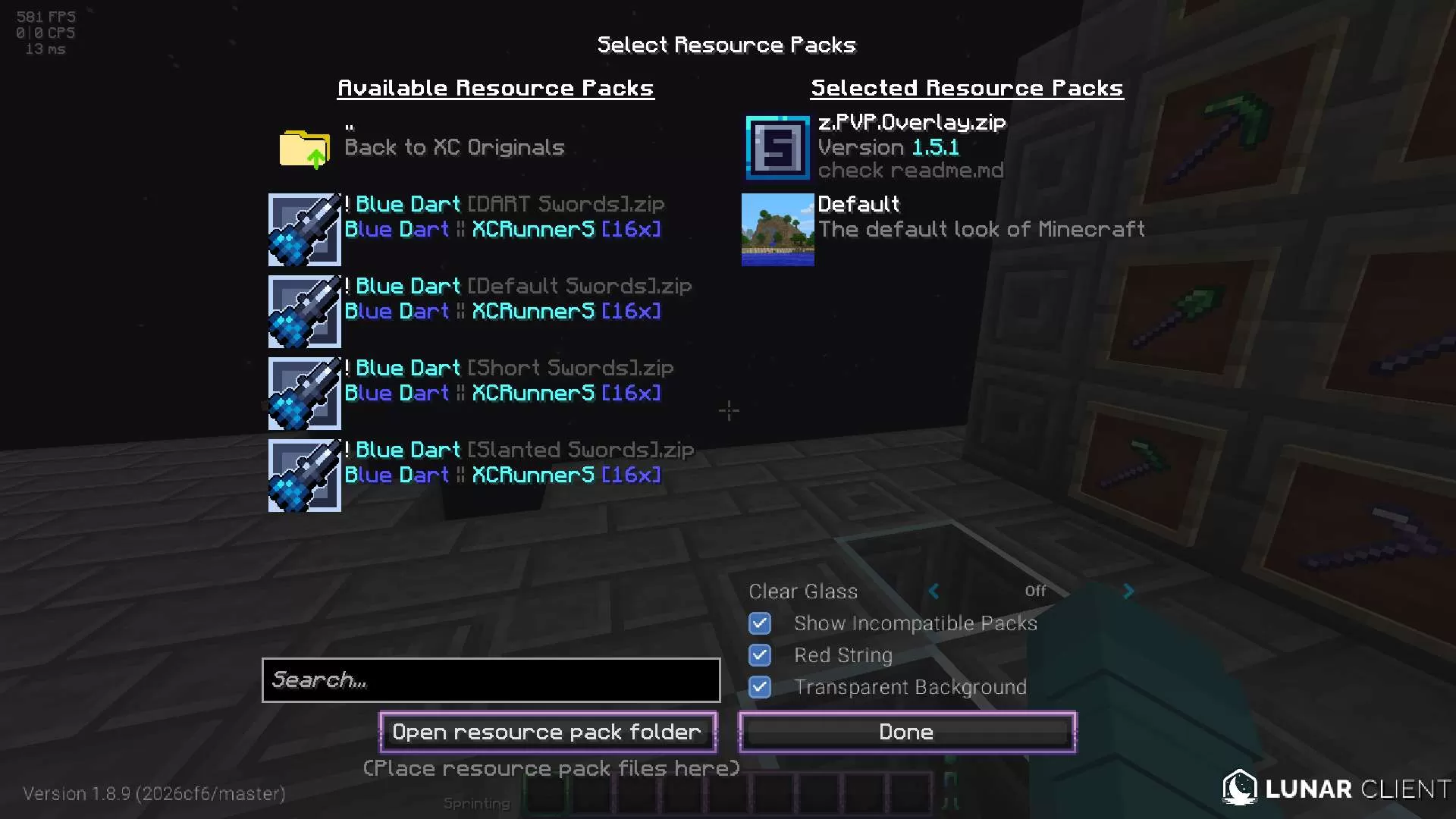Click Back to XC Originals entry

pyautogui.click(x=454, y=147)
